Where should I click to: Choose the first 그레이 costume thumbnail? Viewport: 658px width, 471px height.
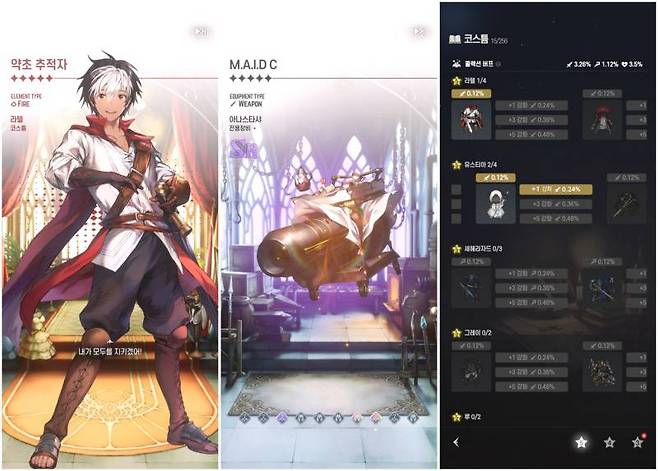pos(472,373)
